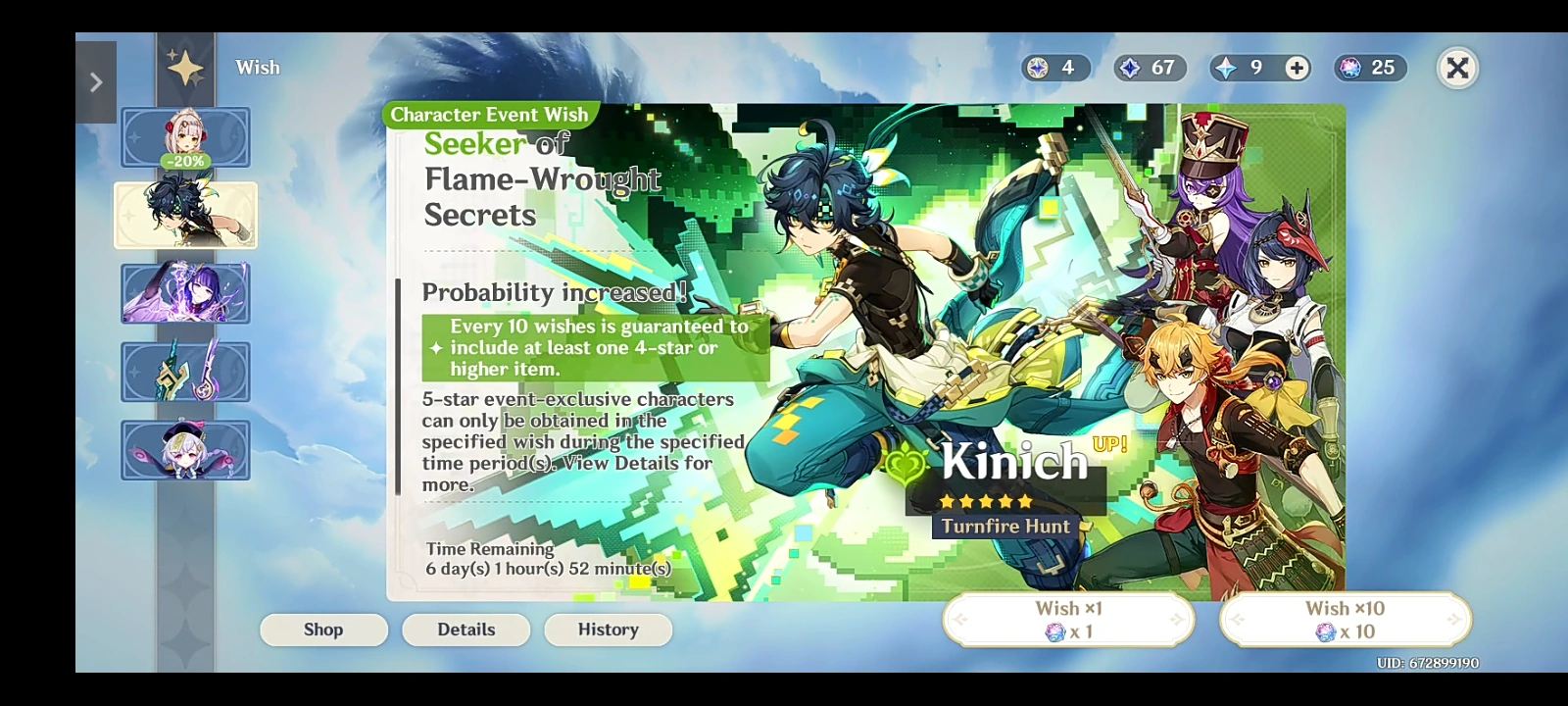Switch to the Raiden Shogun character banner
This screenshot has height=706, width=1568.
click(185, 294)
